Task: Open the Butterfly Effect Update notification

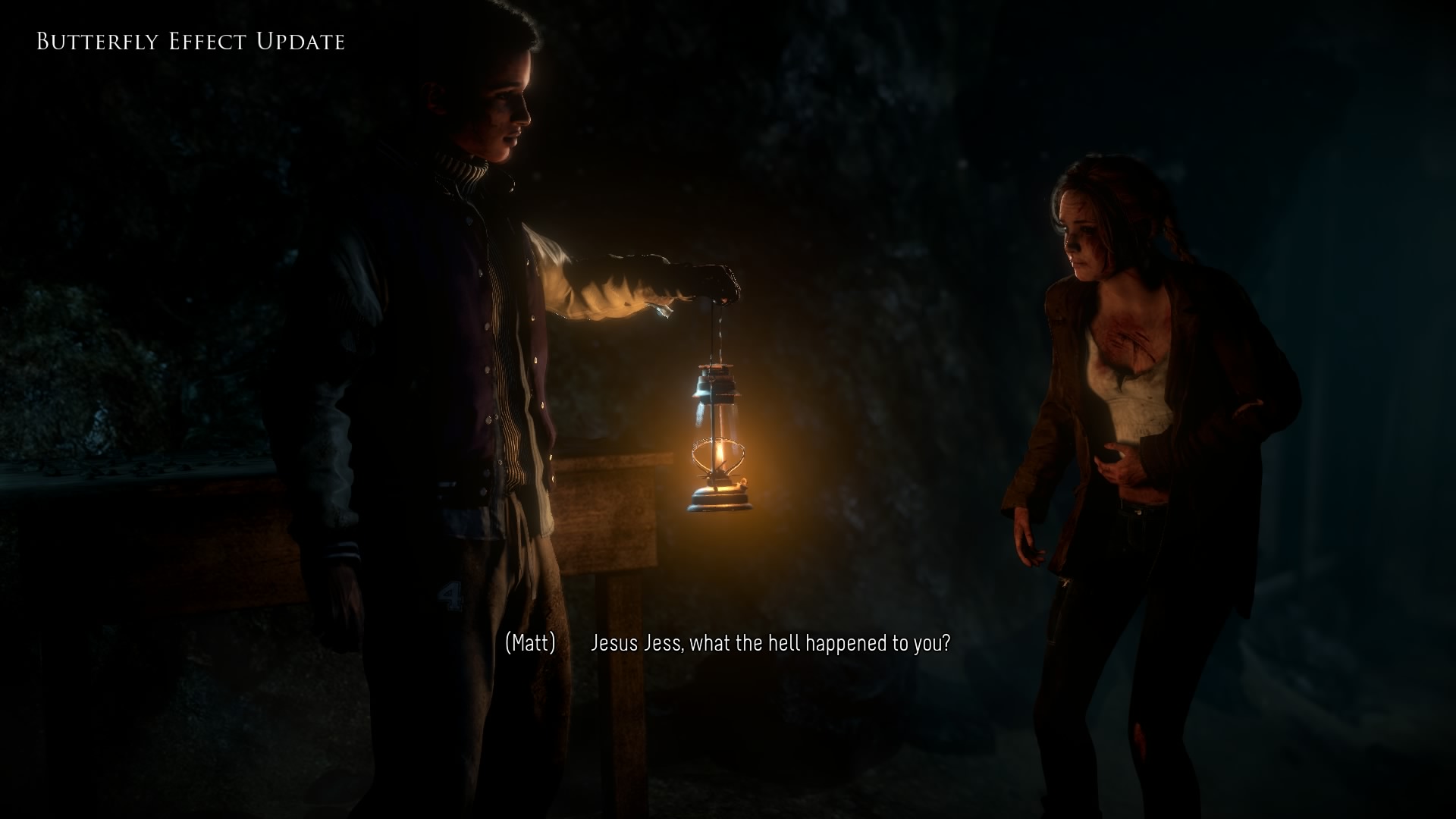Action: (190, 41)
